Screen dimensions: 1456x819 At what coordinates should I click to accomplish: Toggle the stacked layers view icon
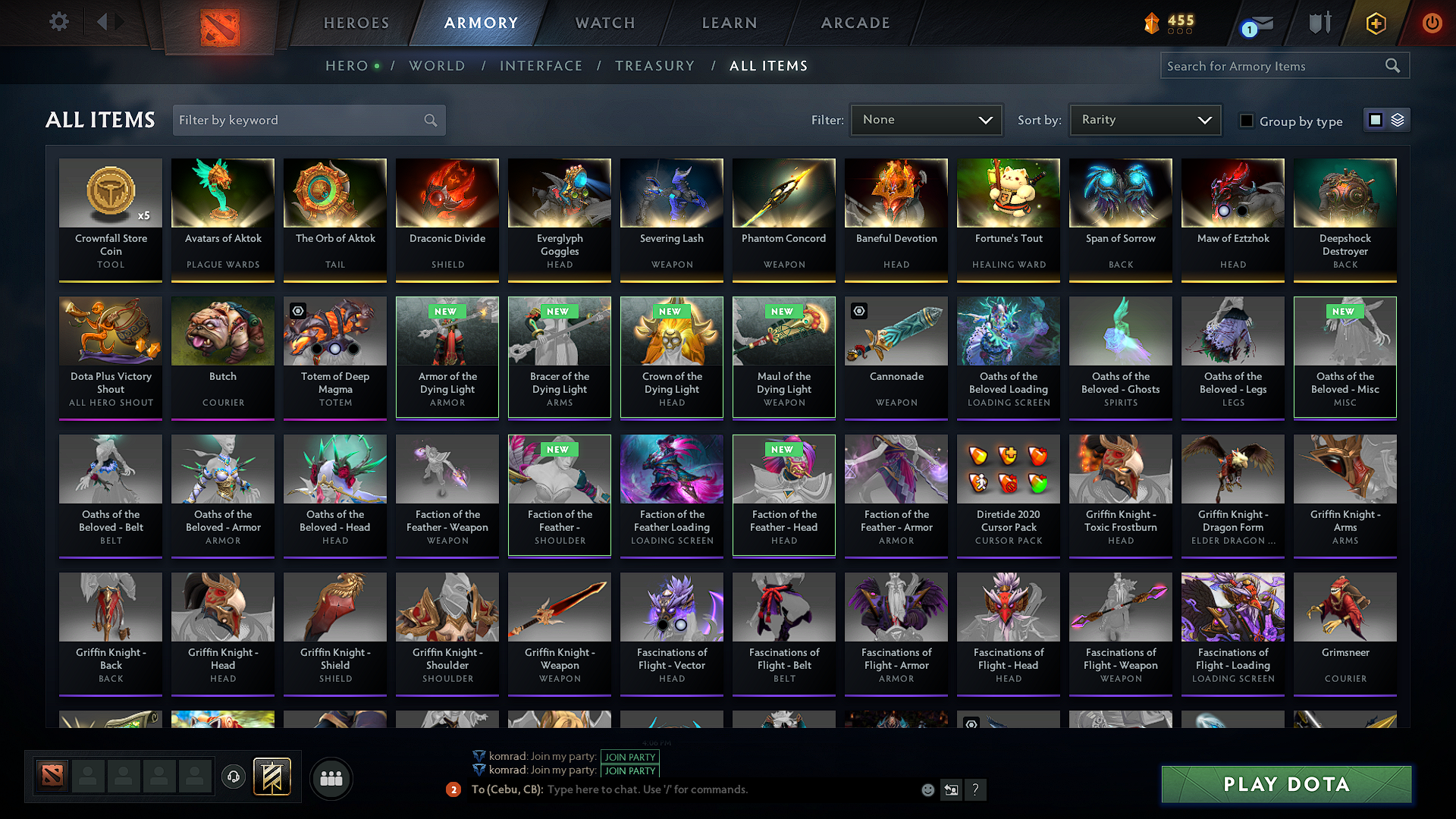[x=1397, y=120]
